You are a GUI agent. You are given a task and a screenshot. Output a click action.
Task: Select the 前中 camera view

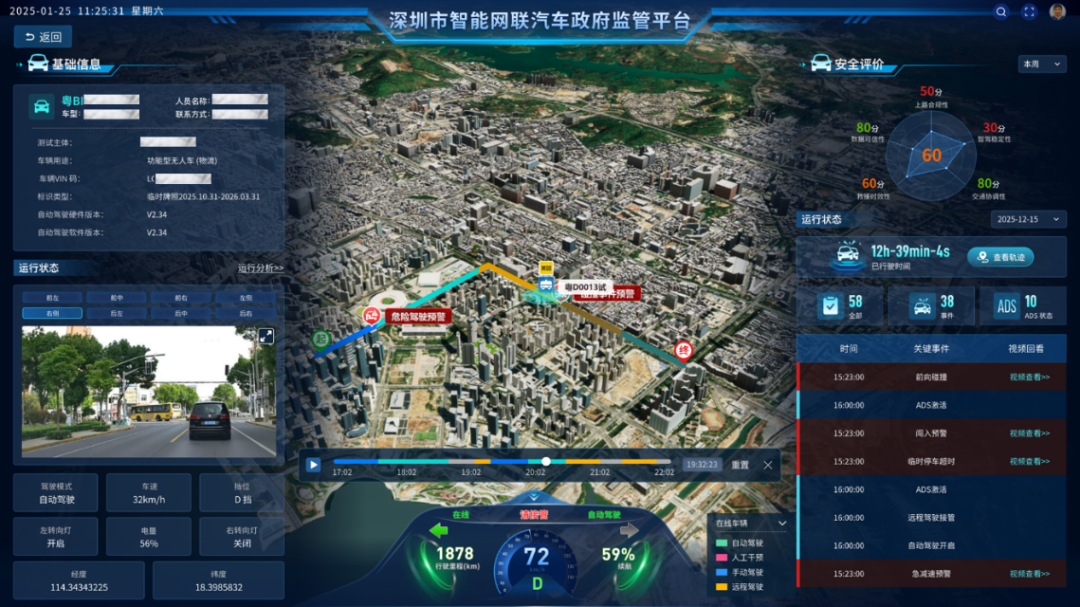116,298
